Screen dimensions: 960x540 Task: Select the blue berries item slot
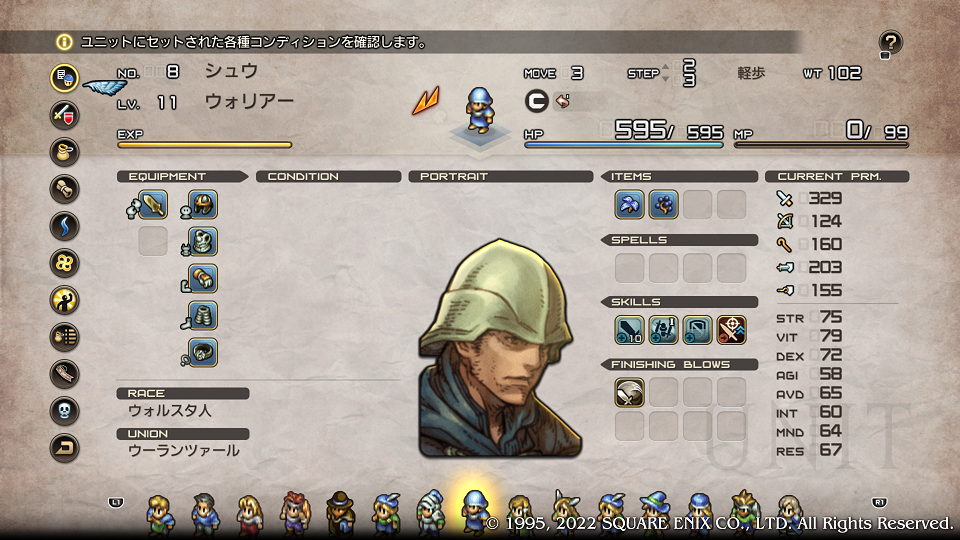663,205
